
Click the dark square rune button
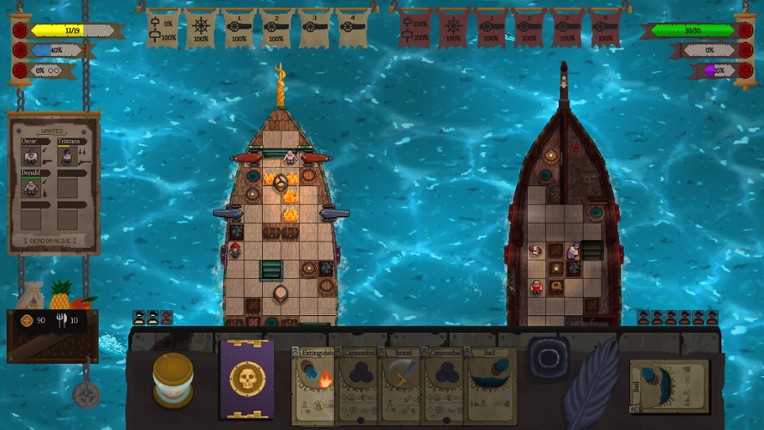pos(549,357)
